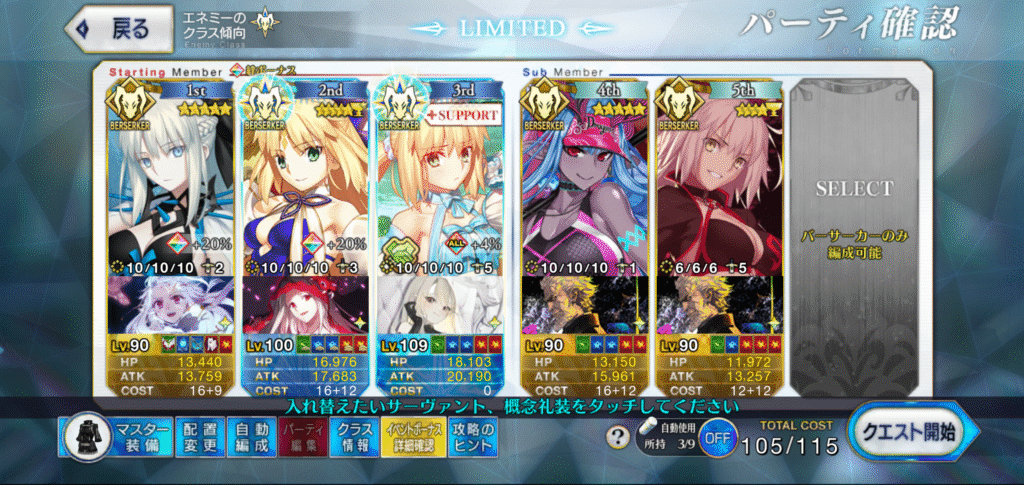
Task: Select the 1st slot Berserker servant card
Action: (169, 180)
